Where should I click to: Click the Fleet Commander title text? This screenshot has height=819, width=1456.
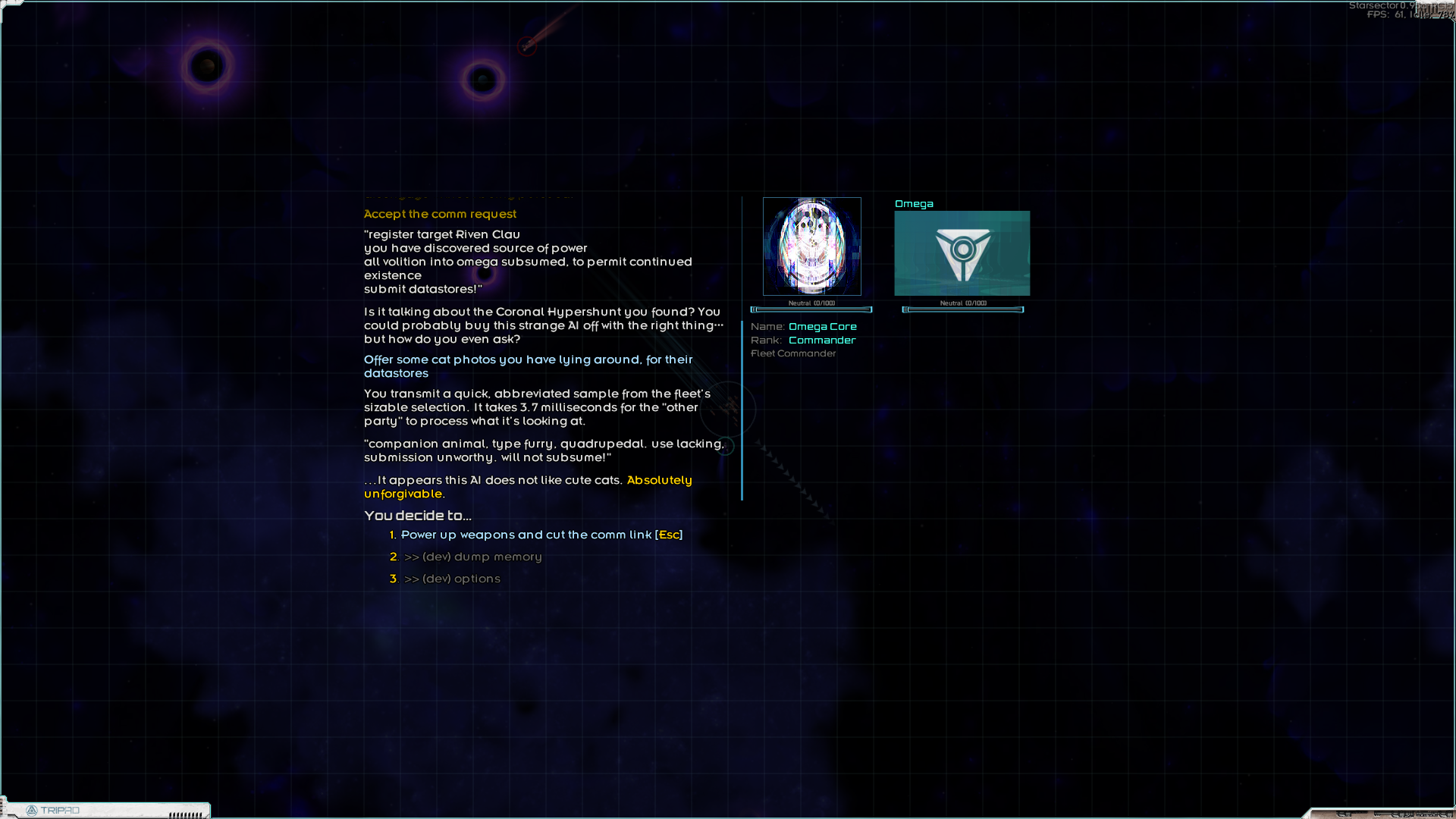pyautogui.click(x=793, y=353)
